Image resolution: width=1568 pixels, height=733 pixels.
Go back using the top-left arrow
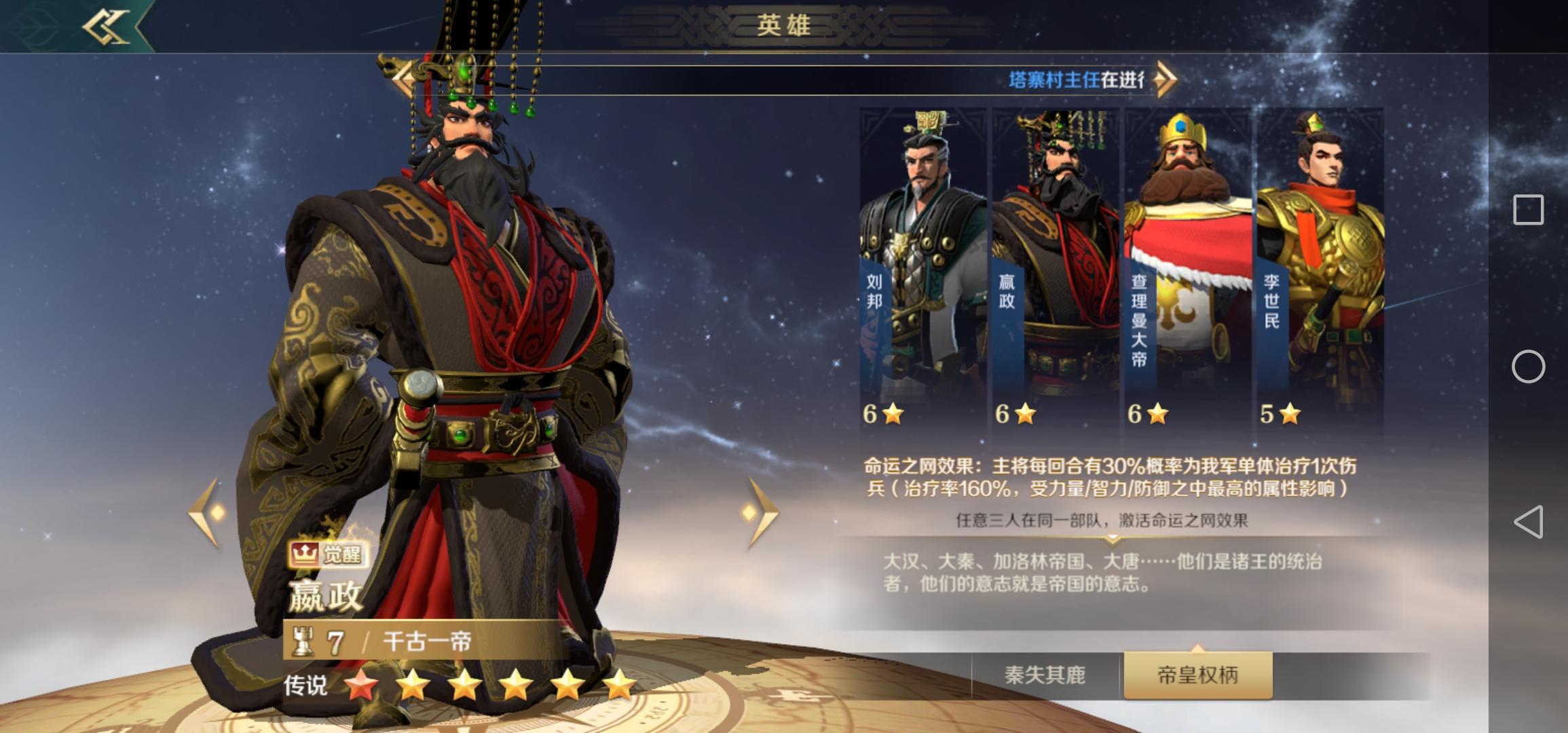point(107,27)
